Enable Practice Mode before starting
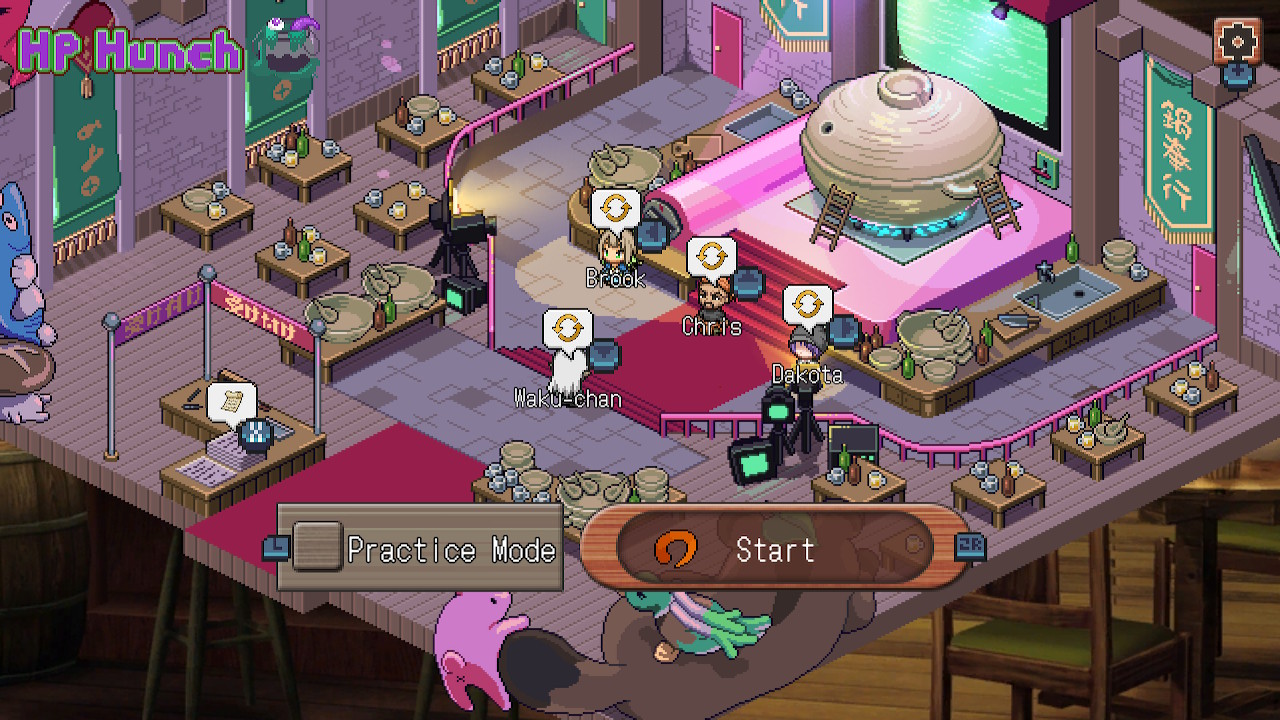Viewport: 1280px width, 720px height. click(316, 546)
